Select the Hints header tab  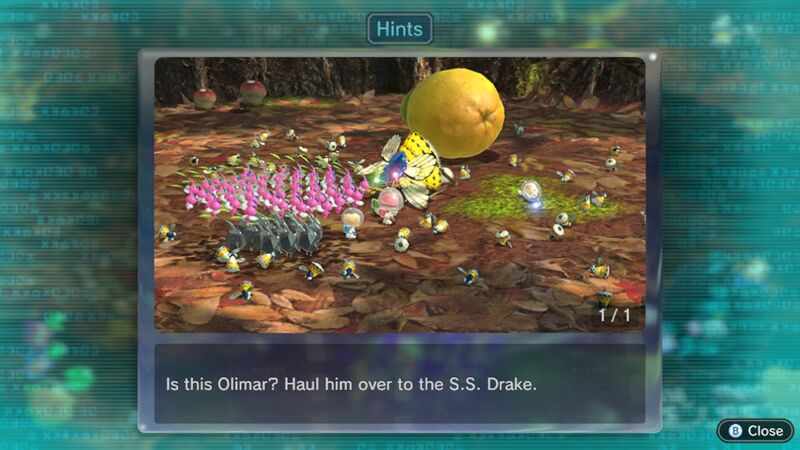[x=399, y=29]
